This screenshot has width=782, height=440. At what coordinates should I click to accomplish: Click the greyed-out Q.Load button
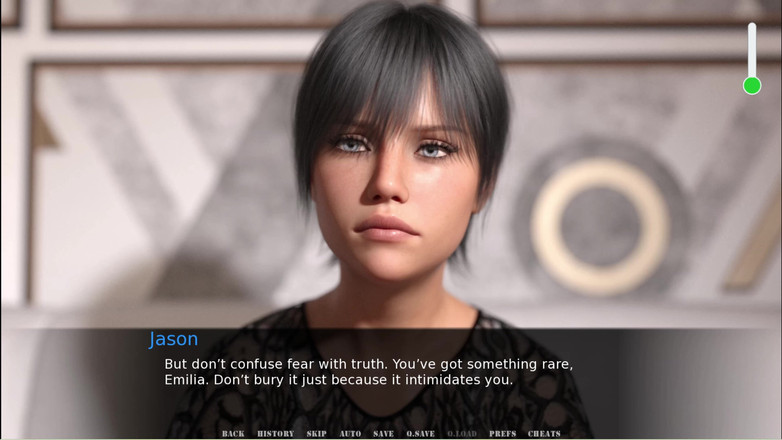462,434
